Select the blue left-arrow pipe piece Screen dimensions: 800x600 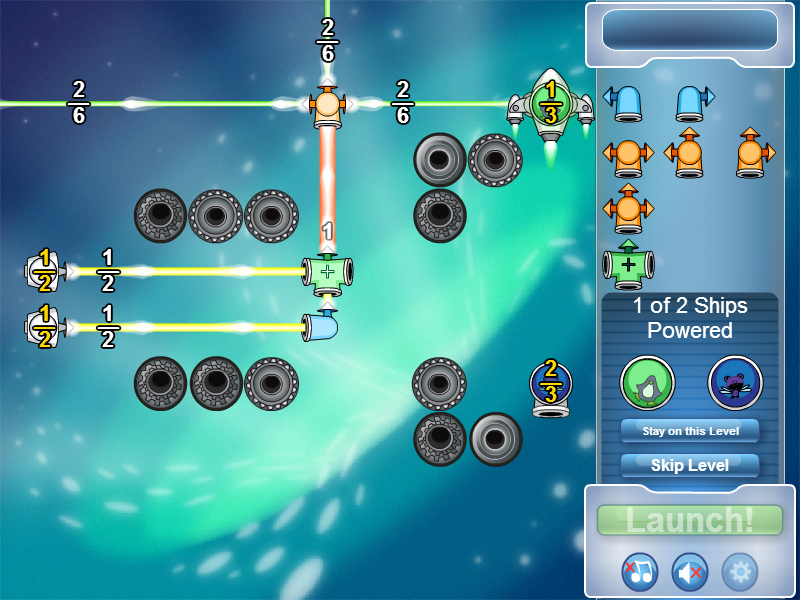pyautogui.click(x=627, y=101)
